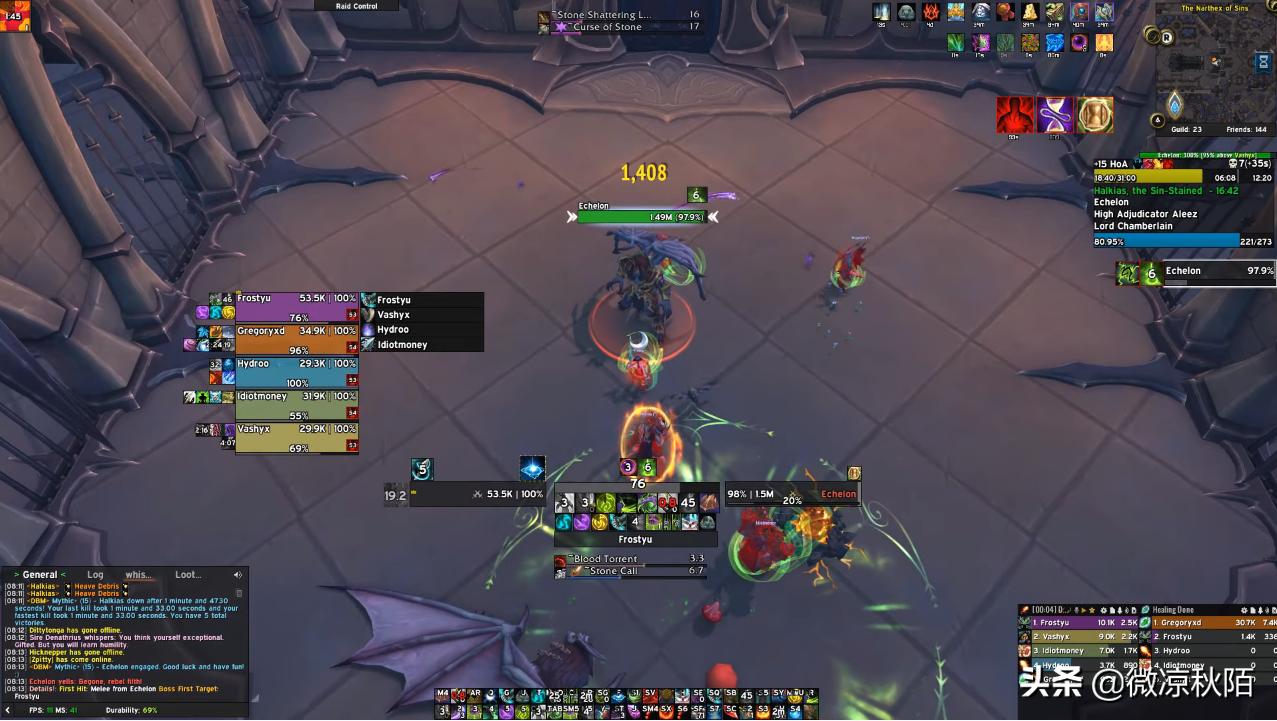Select the Loot chat tab
Screen dimensions: 1277x721
pyautogui.click(x=188, y=575)
